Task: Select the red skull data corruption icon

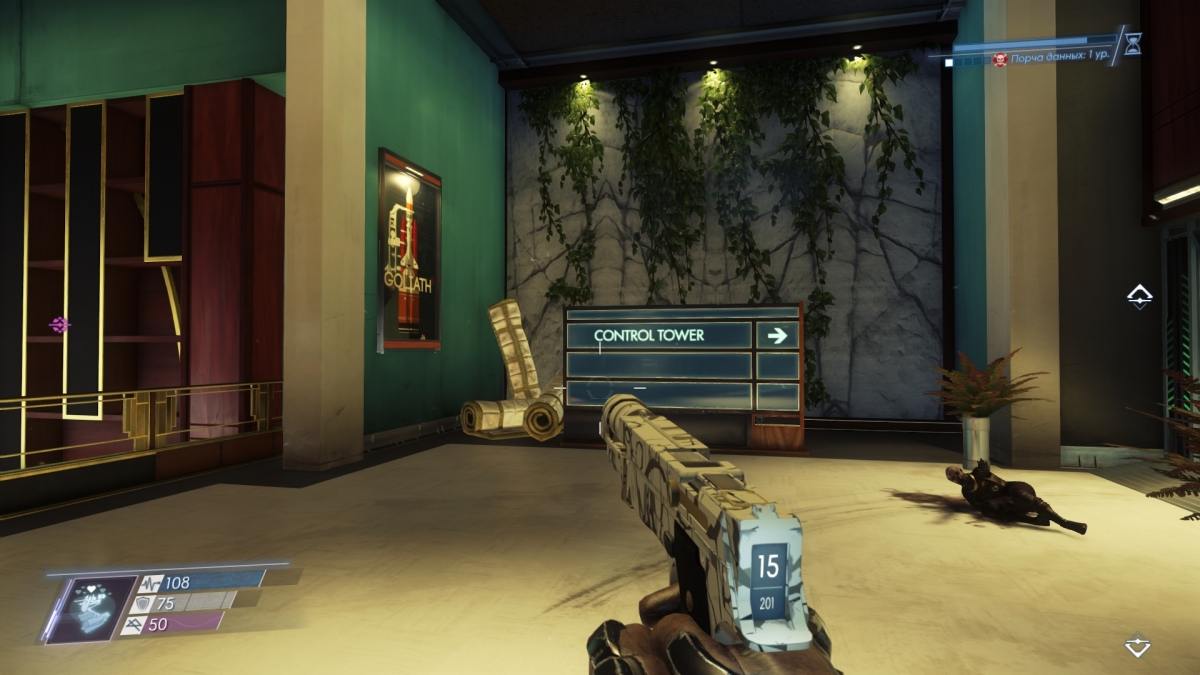Action: tap(999, 61)
